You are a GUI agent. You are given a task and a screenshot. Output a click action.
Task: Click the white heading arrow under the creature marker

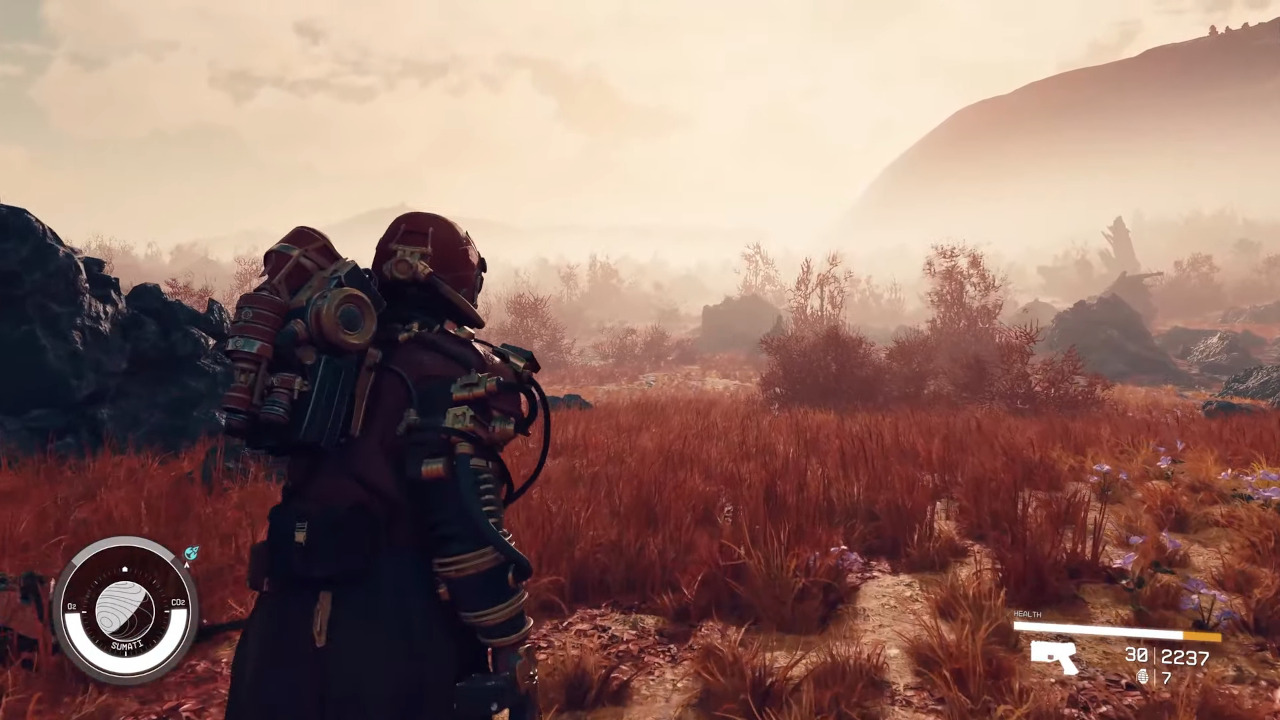(x=186, y=565)
